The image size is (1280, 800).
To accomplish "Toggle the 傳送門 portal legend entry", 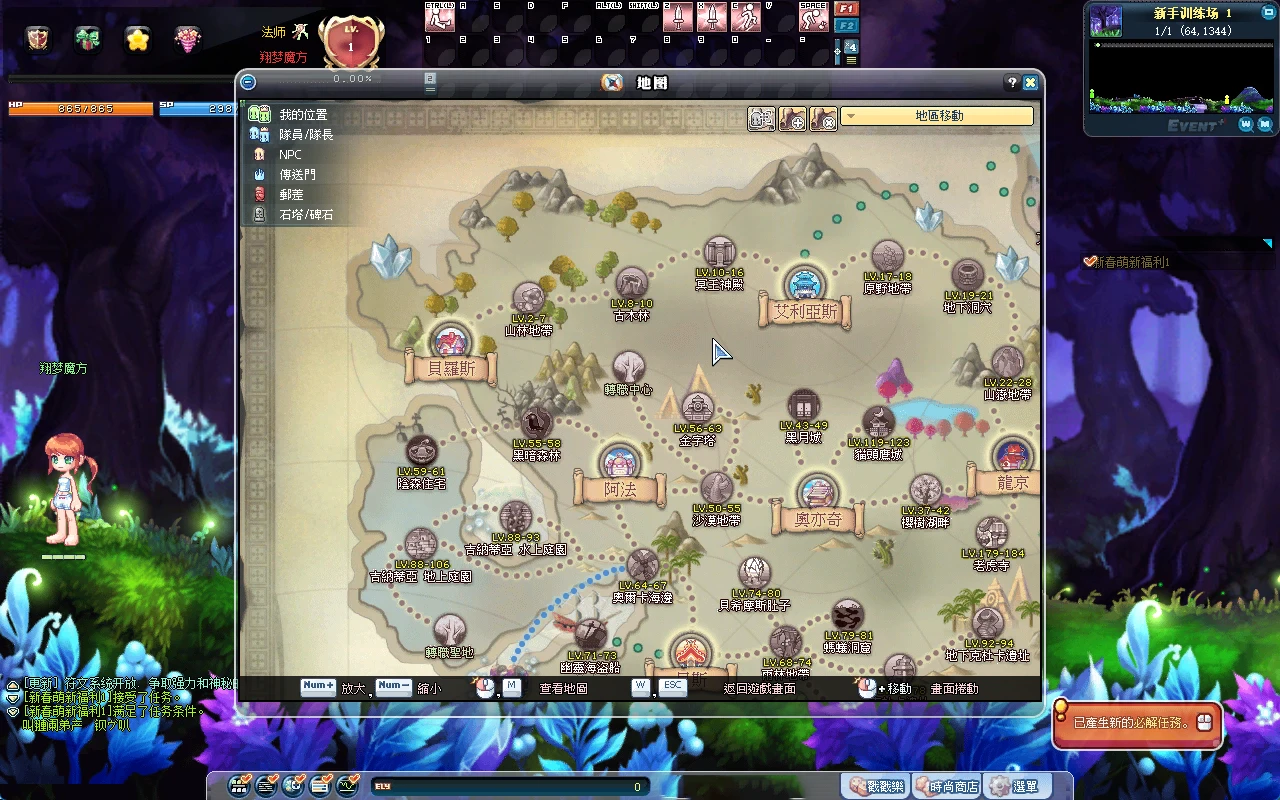I will [297, 175].
